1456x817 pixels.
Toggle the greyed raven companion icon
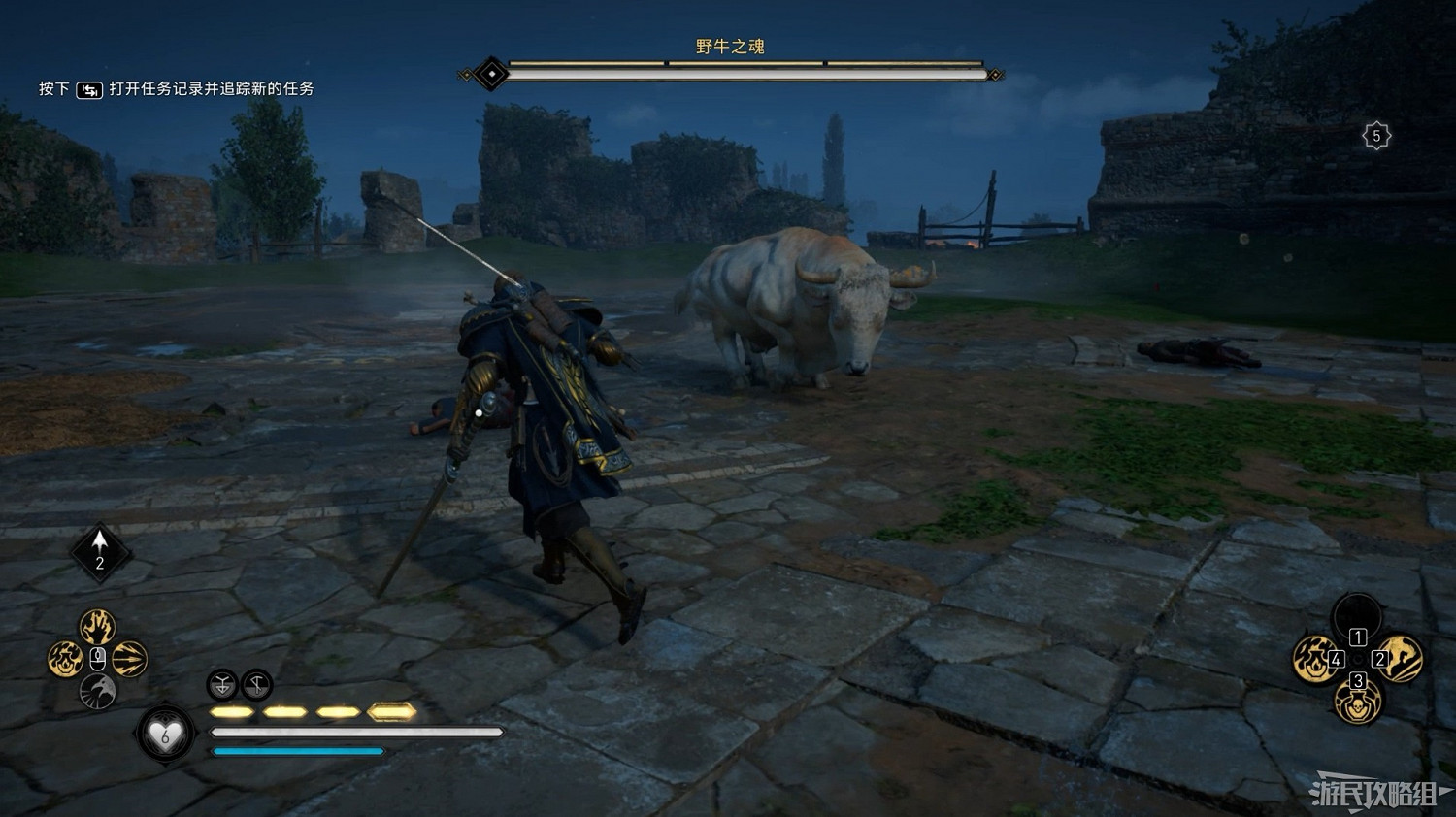[x=97, y=691]
